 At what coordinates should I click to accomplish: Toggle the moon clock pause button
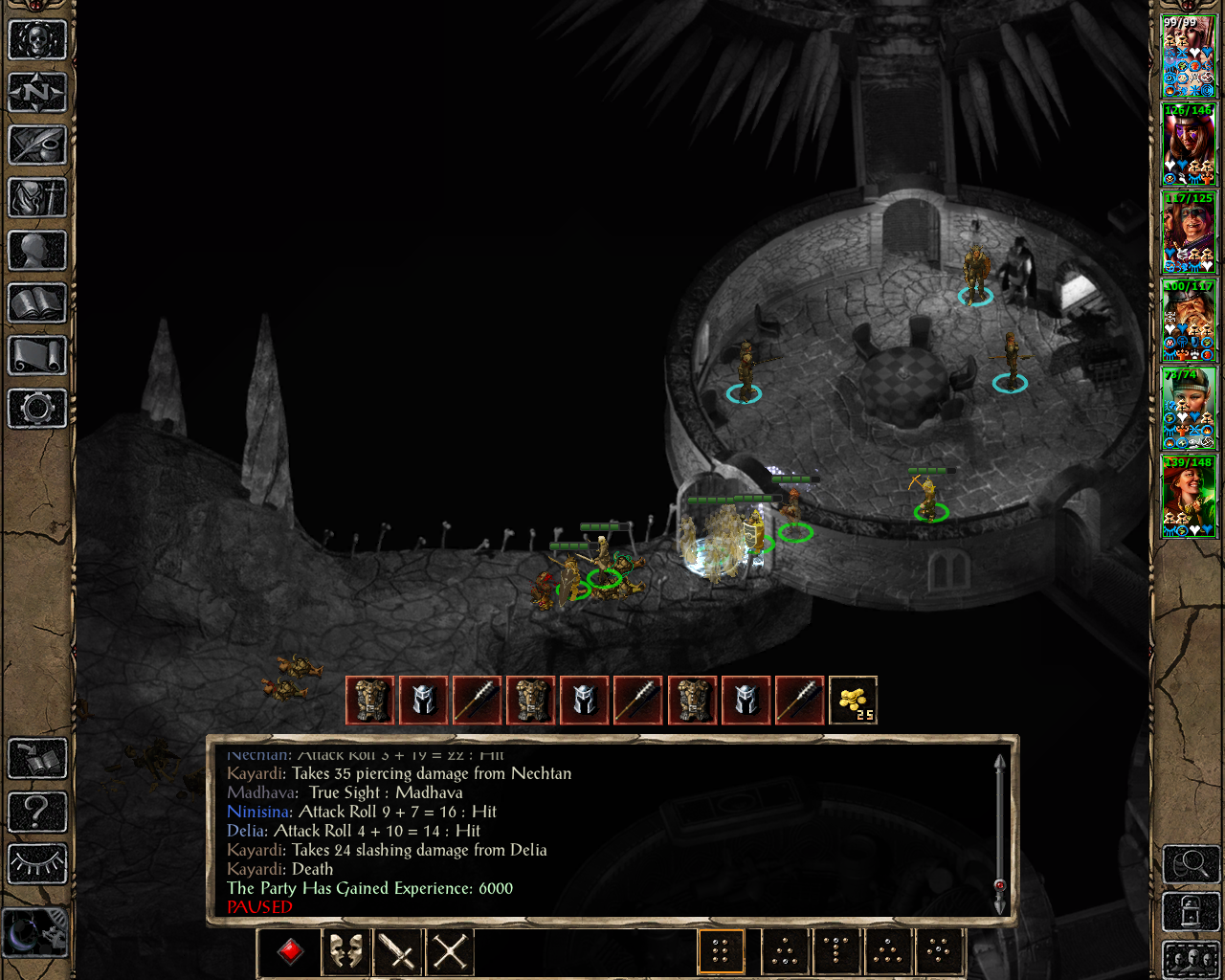35,931
